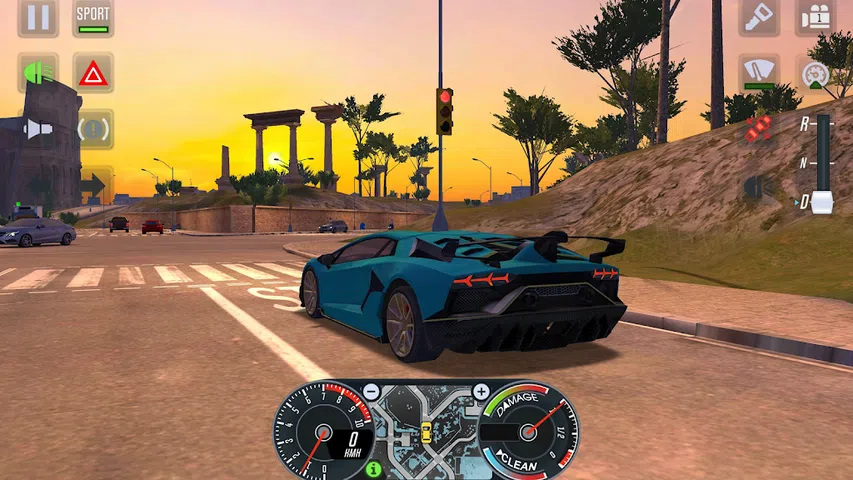Click the gear shifter knob
The height and width of the screenshot is (480, 853).
822,201
